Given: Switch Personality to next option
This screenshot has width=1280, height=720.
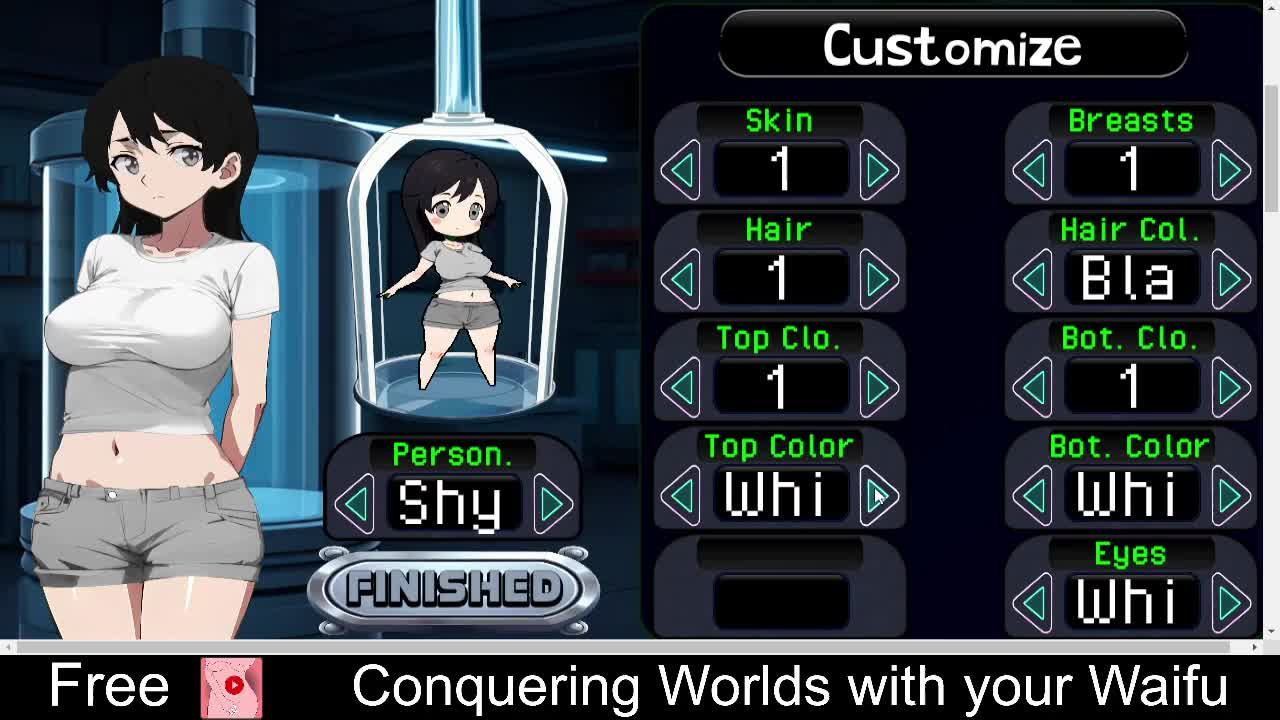Looking at the screenshot, I should click(x=551, y=503).
